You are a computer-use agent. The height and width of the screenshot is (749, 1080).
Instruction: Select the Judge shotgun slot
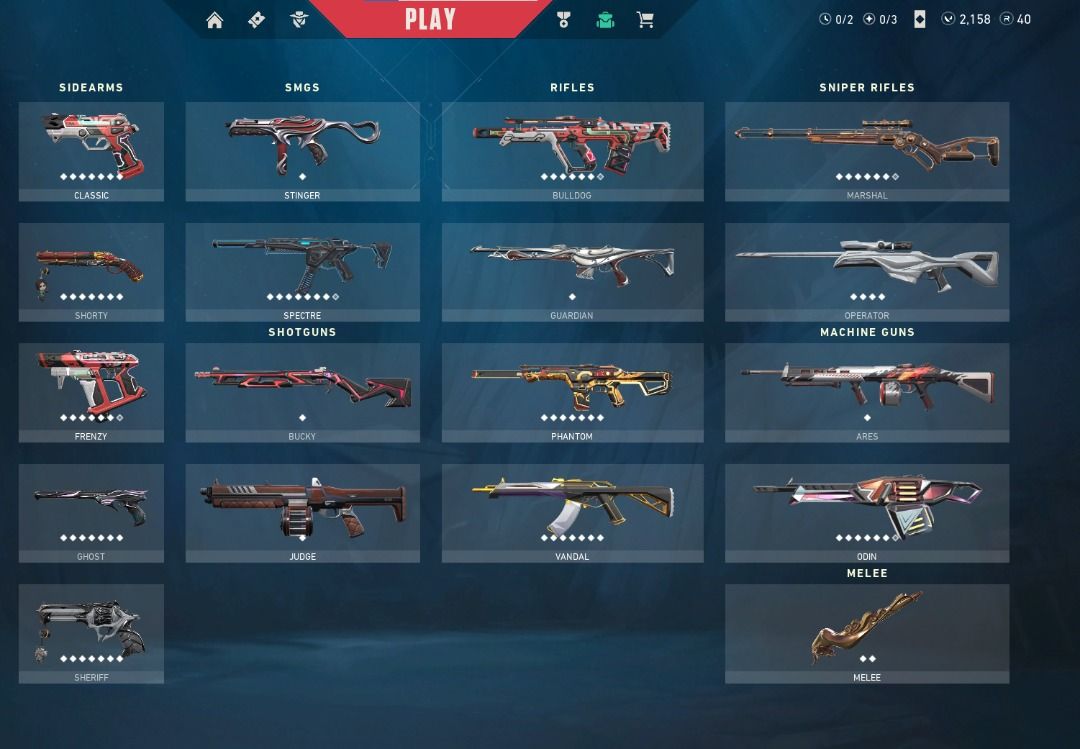coord(302,512)
